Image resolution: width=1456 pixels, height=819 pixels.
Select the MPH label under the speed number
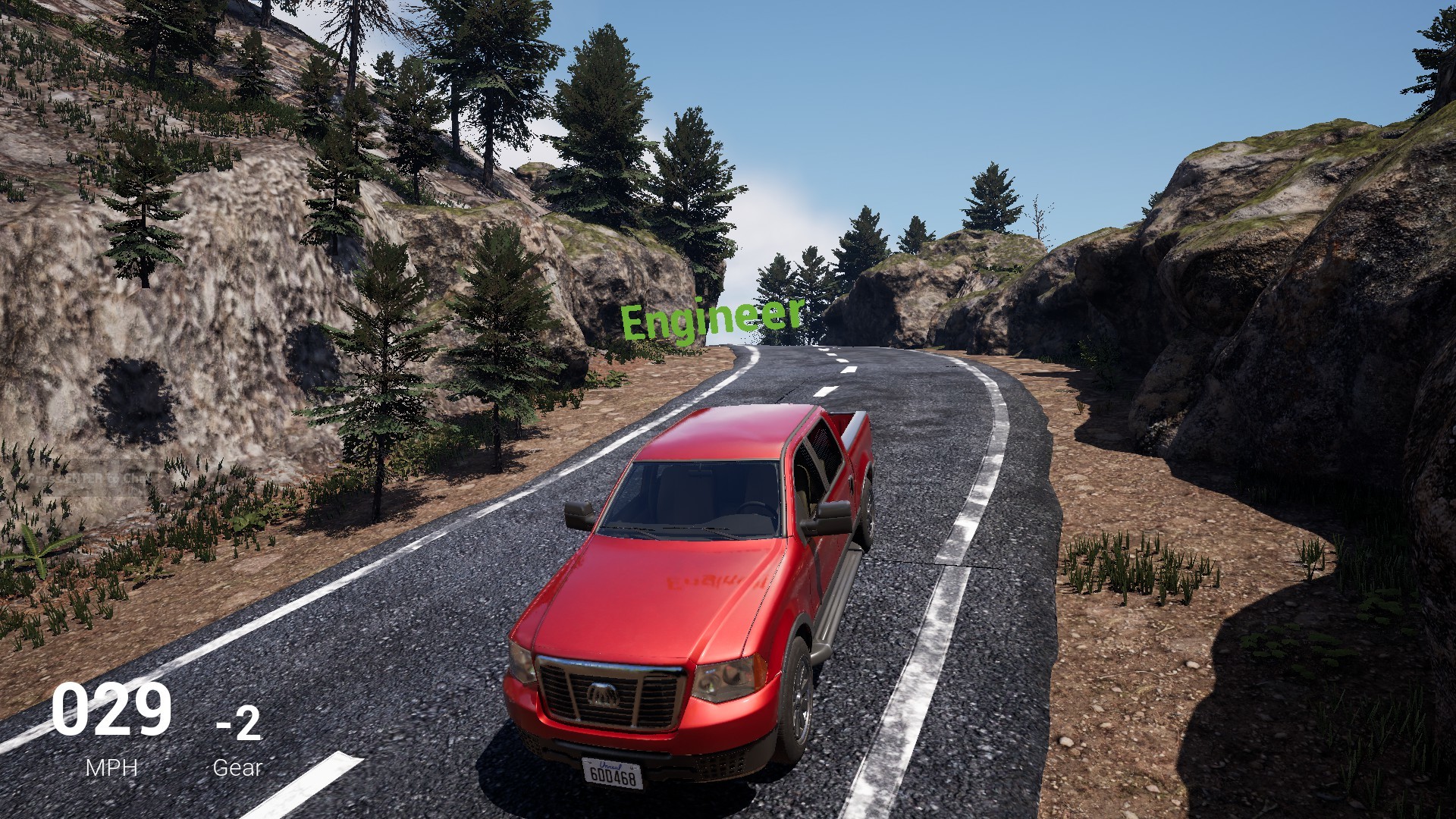pos(111,766)
